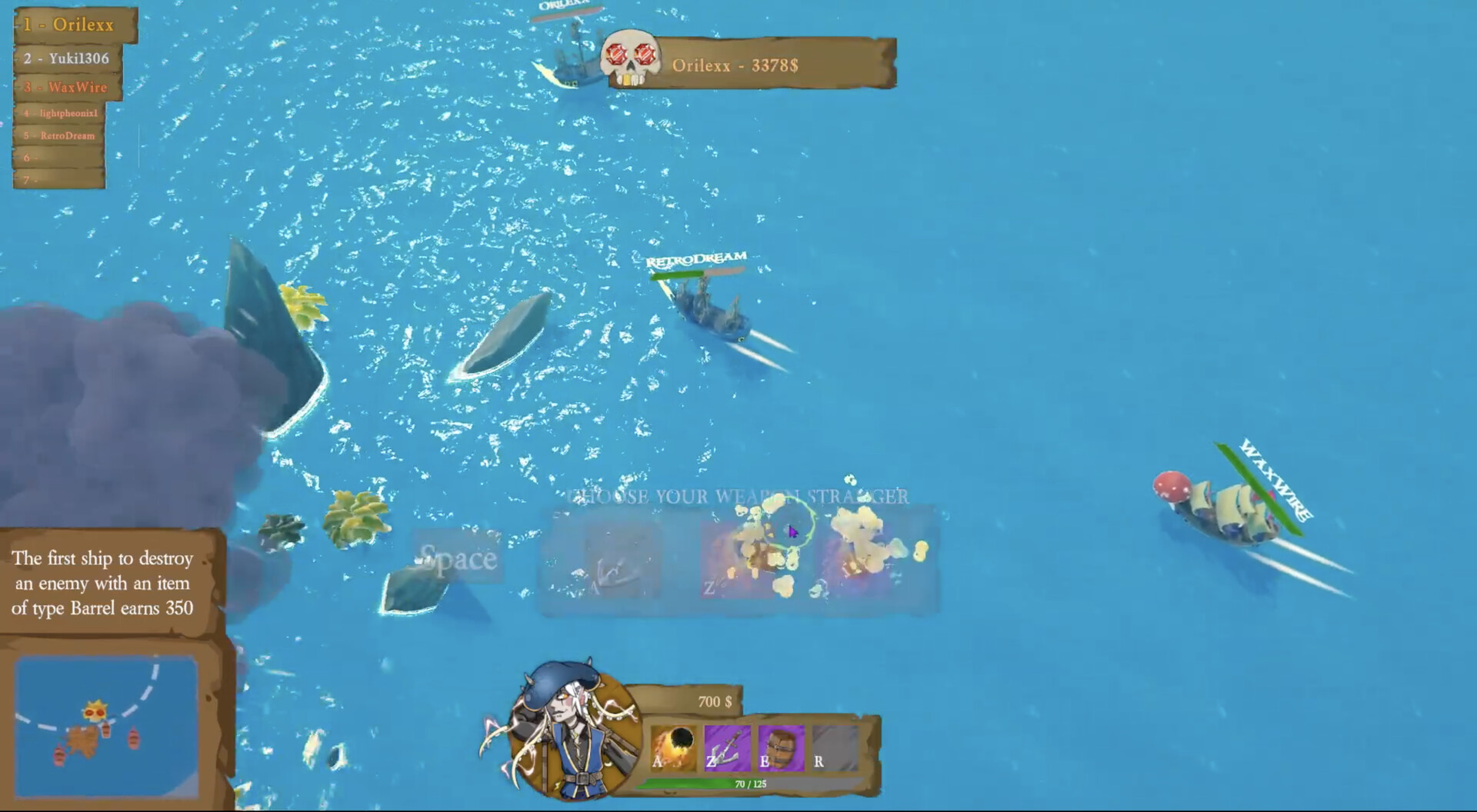Click the empty R slot in the hotbar
This screenshot has height=812, width=1477.
pyautogui.click(x=835, y=746)
